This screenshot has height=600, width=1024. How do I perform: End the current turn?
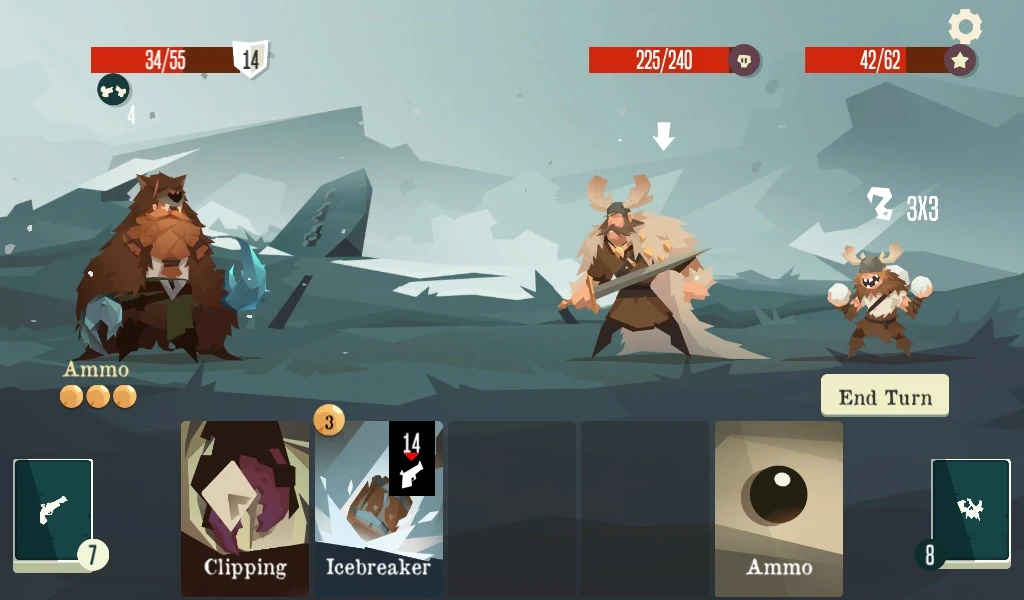(x=885, y=396)
